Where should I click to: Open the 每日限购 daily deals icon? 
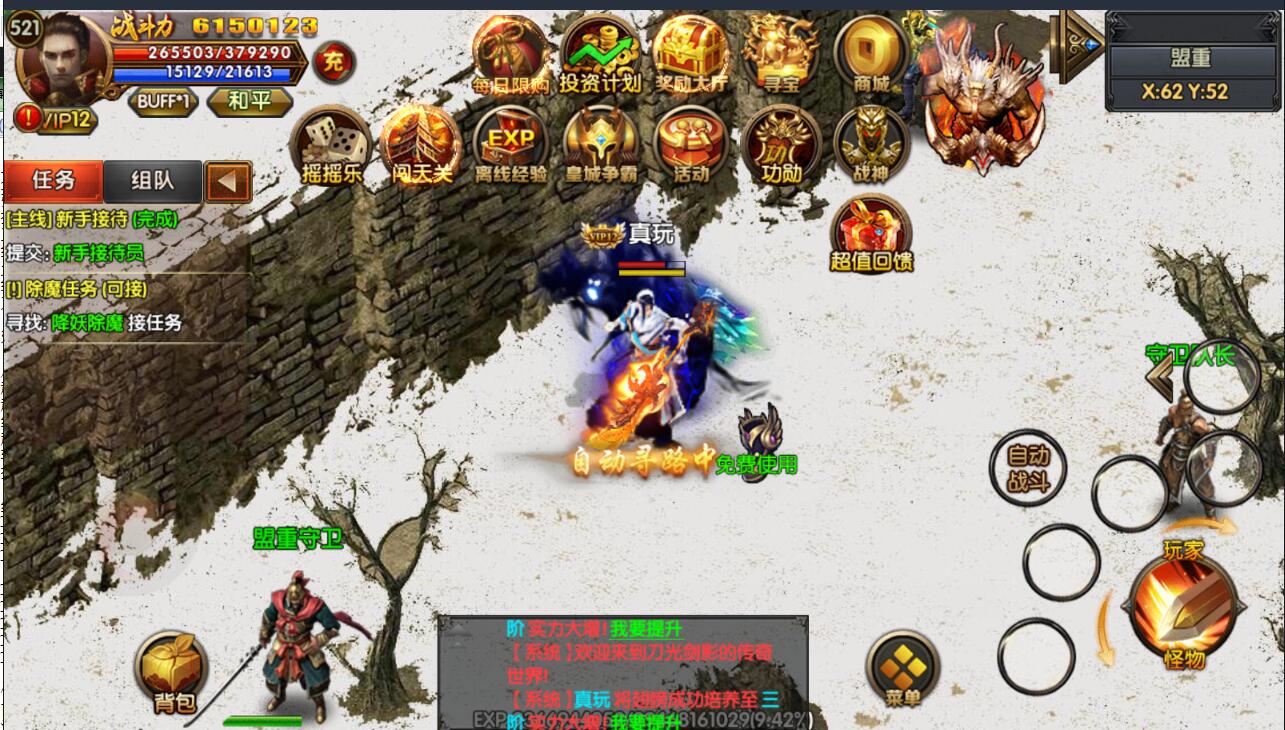[x=512, y=54]
